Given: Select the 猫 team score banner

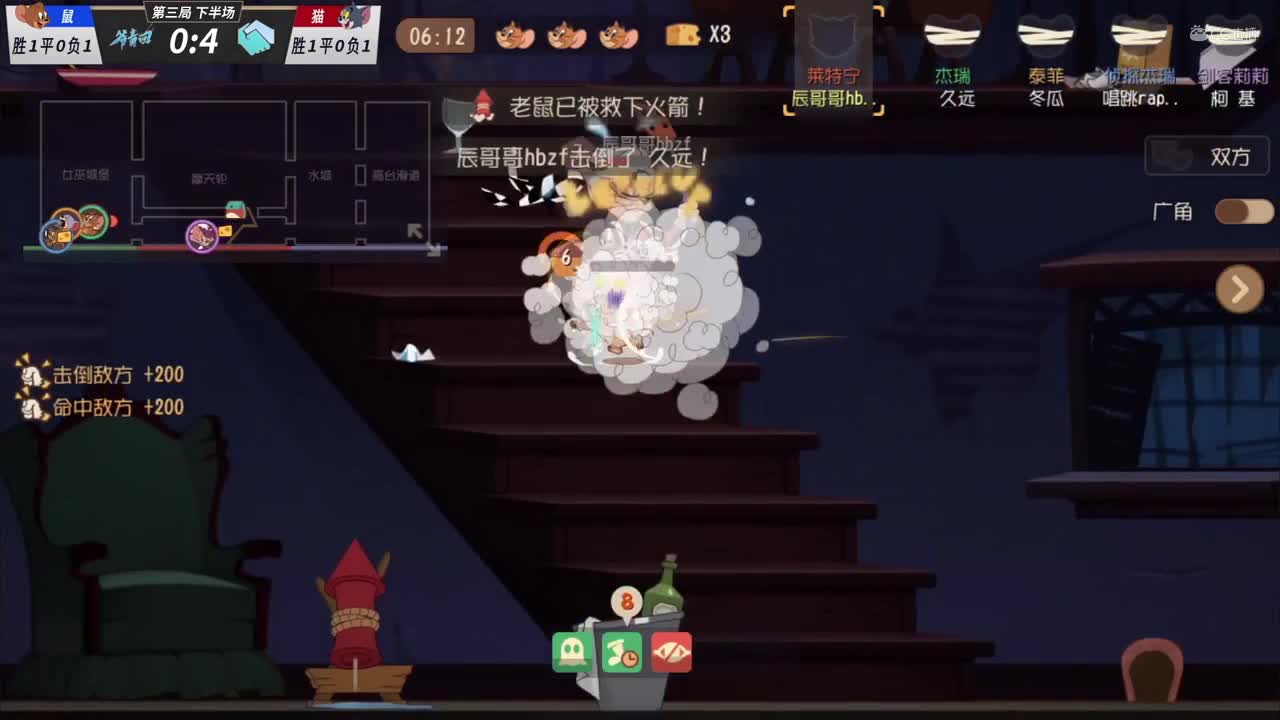Looking at the screenshot, I should tap(330, 30).
